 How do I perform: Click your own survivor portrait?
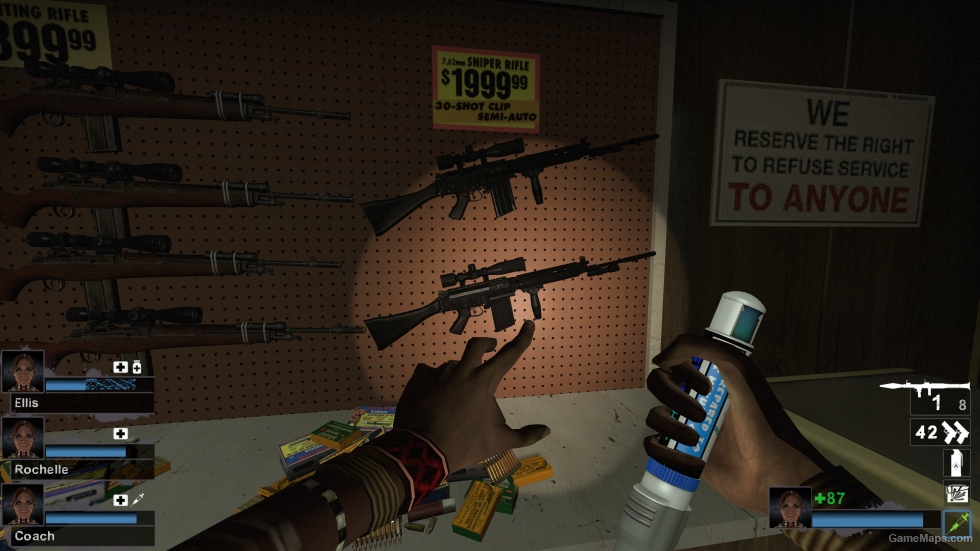790,507
